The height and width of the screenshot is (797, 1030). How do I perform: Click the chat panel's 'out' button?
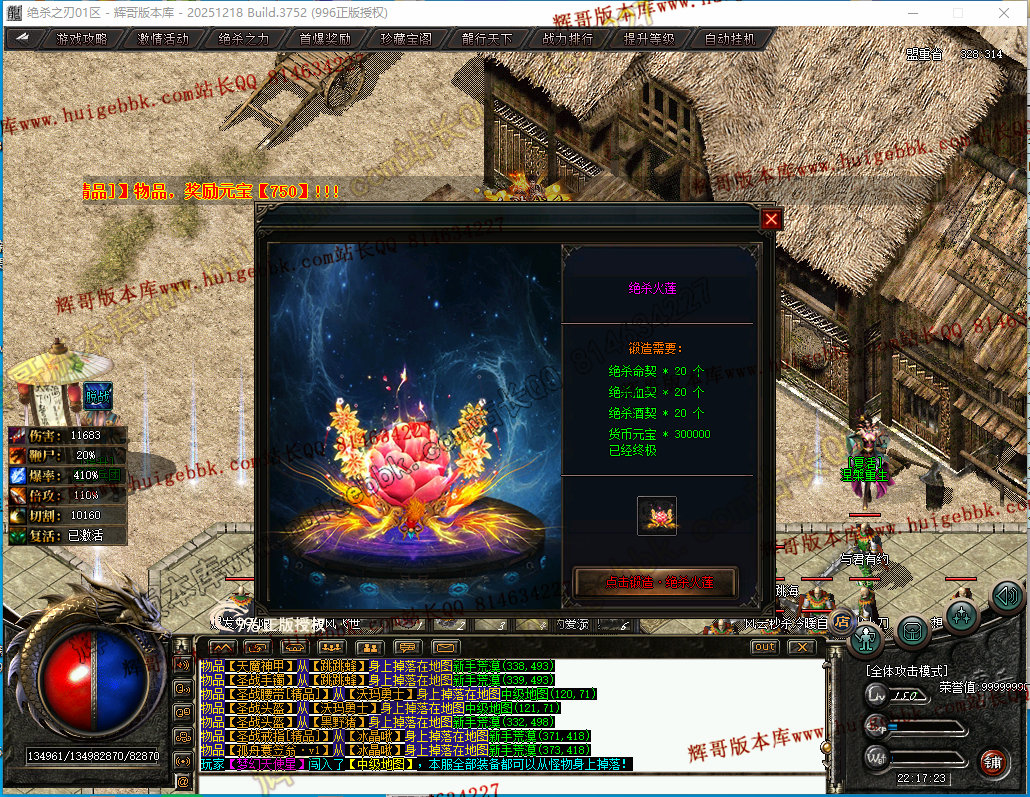(764, 647)
